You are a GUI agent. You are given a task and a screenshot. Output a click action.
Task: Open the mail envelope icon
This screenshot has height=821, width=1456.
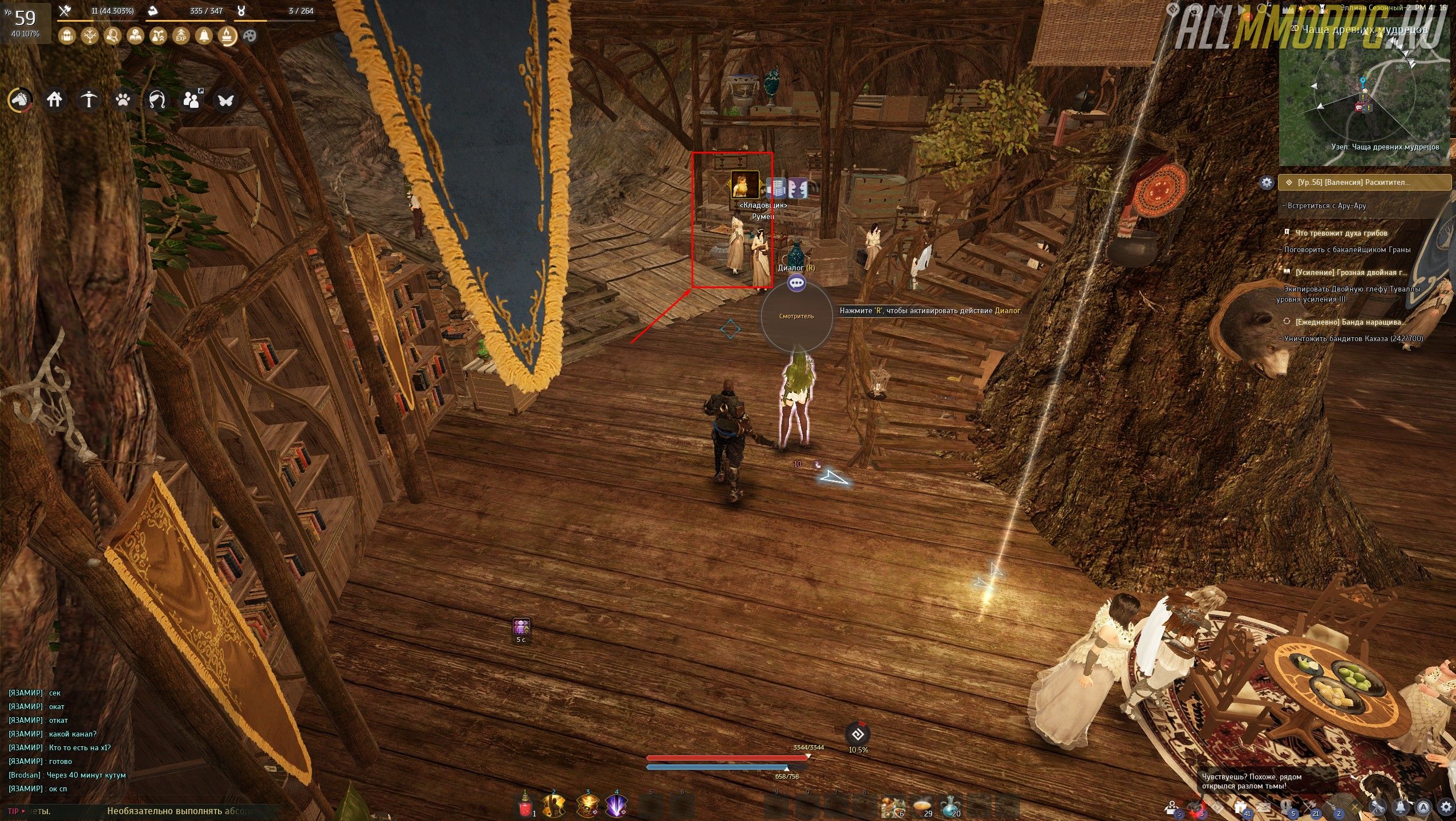pyautogui.click(x=1263, y=807)
